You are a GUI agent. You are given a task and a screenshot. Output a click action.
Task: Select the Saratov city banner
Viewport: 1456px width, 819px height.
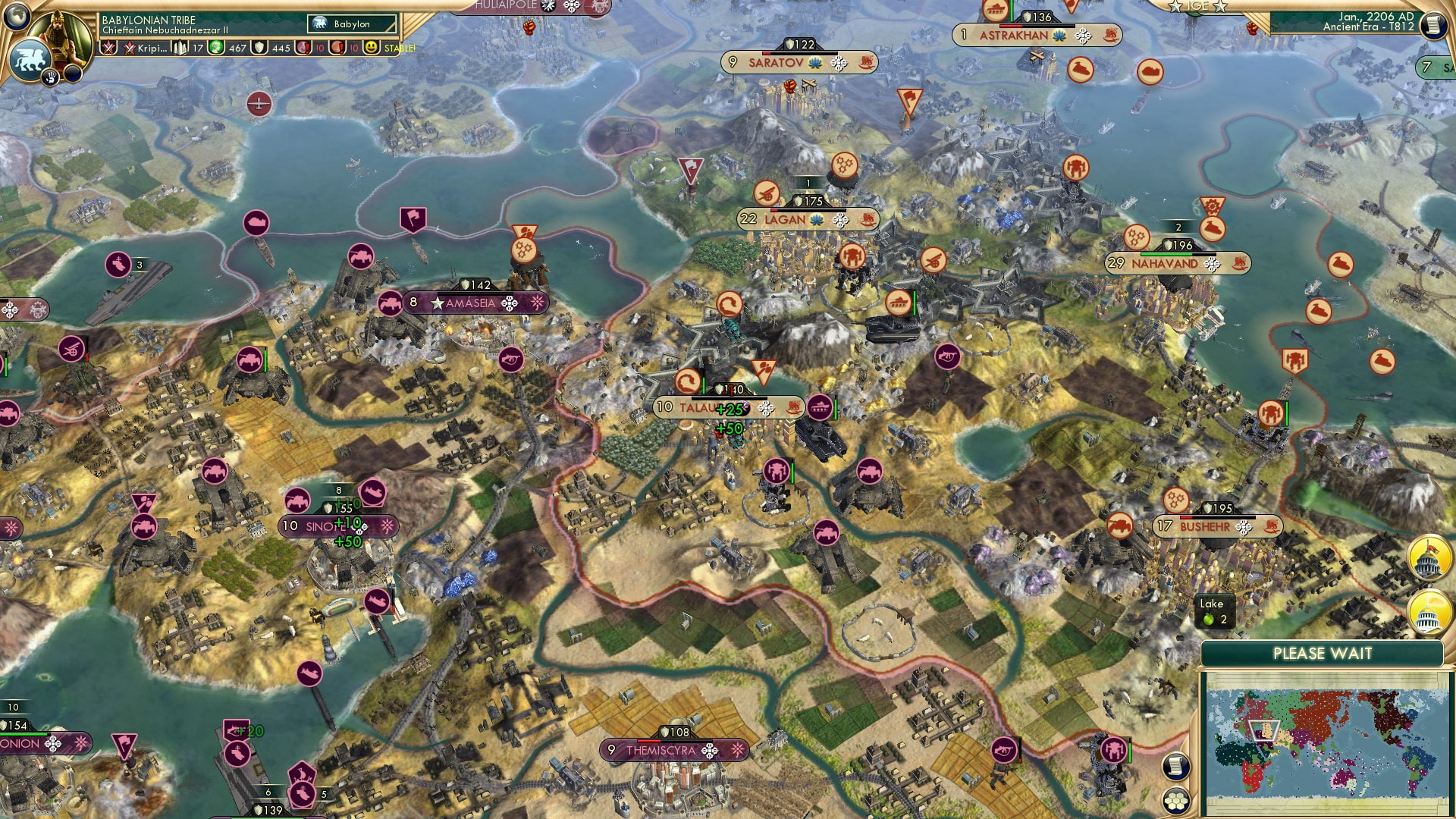775,63
